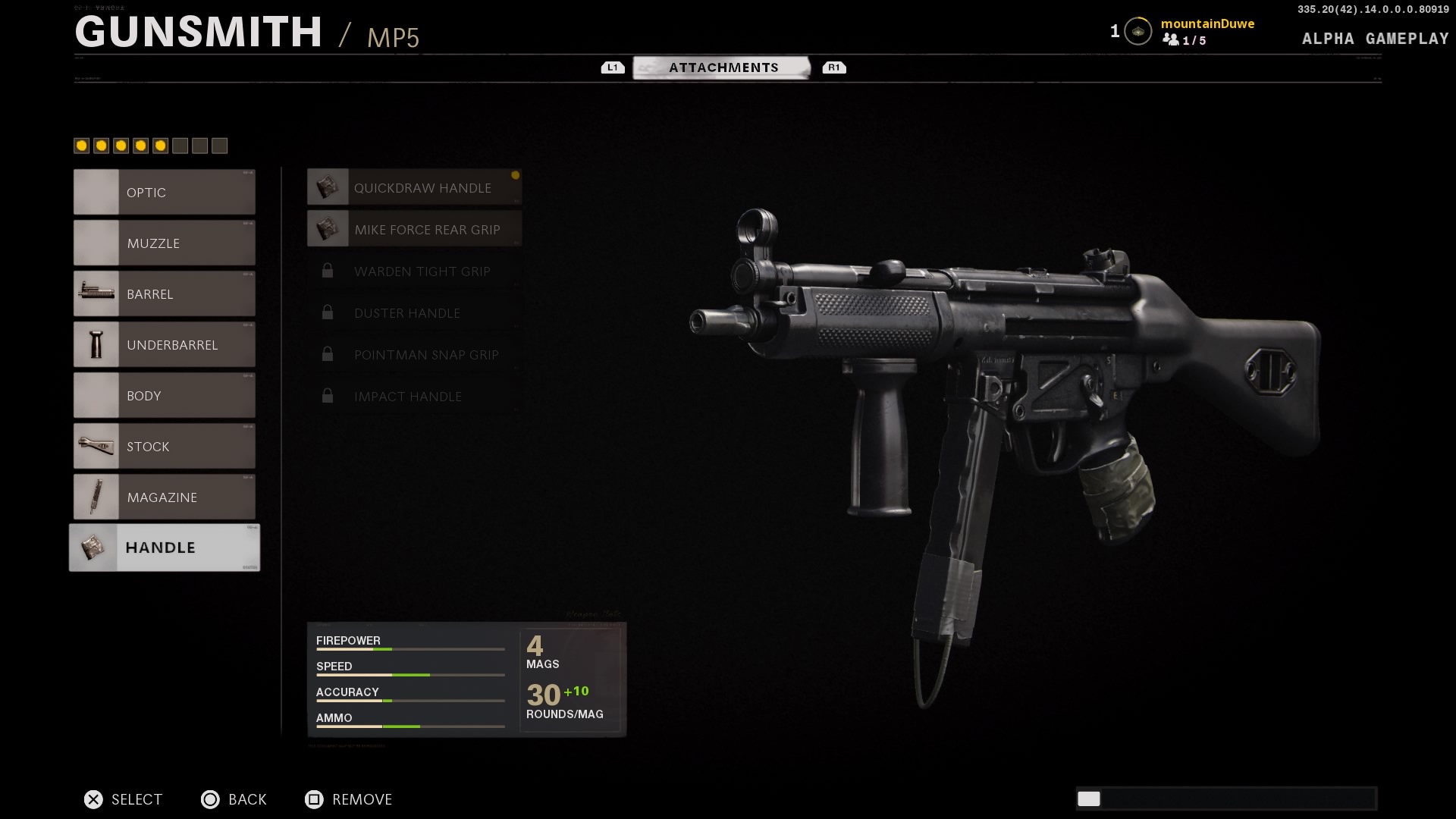Click the equipped indicator dot on Quickdraw Handle
Viewport: 1456px width, 819px height.
pos(515,175)
